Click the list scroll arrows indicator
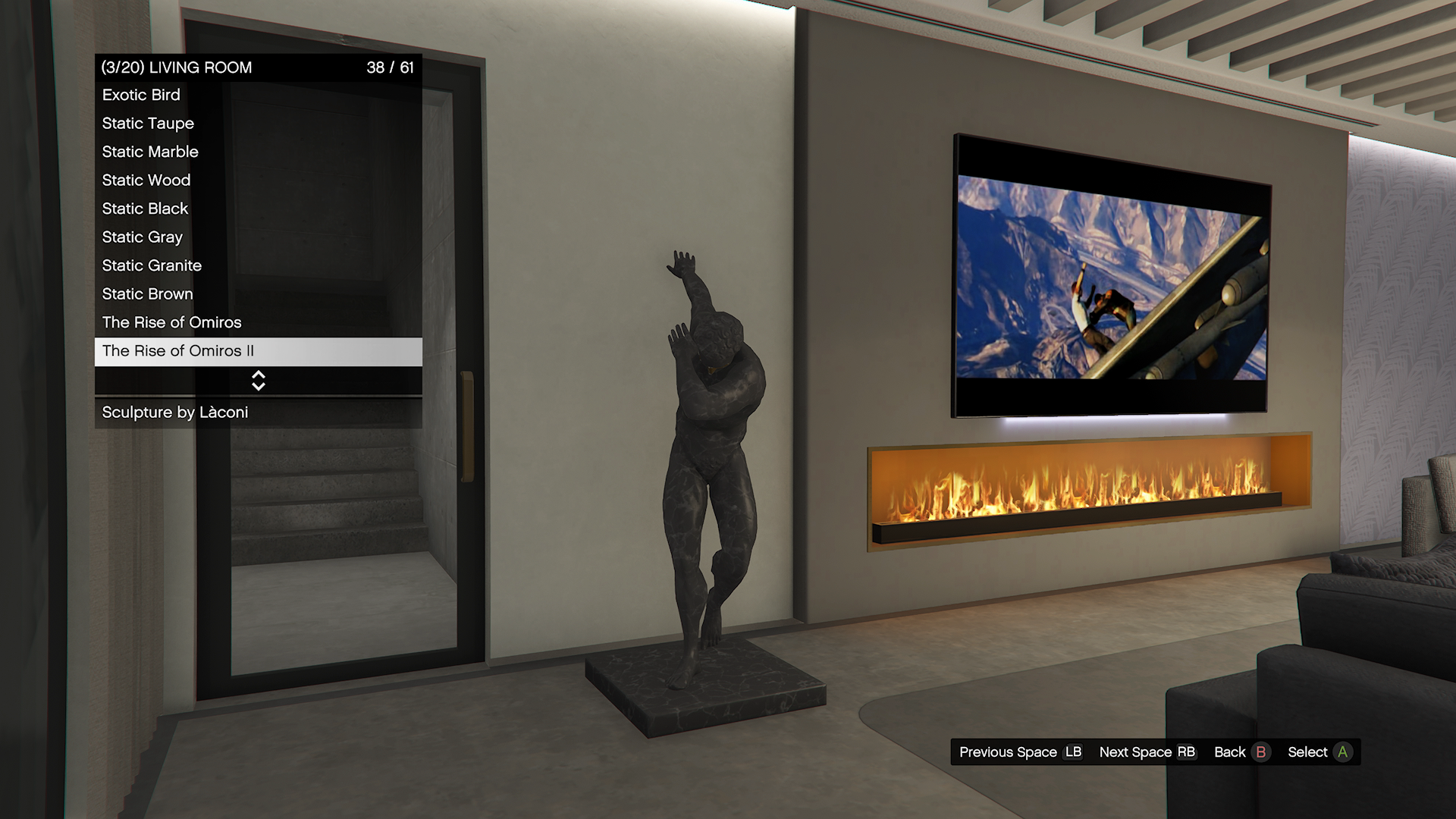Viewport: 1456px width, 819px height. pyautogui.click(x=258, y=381)
